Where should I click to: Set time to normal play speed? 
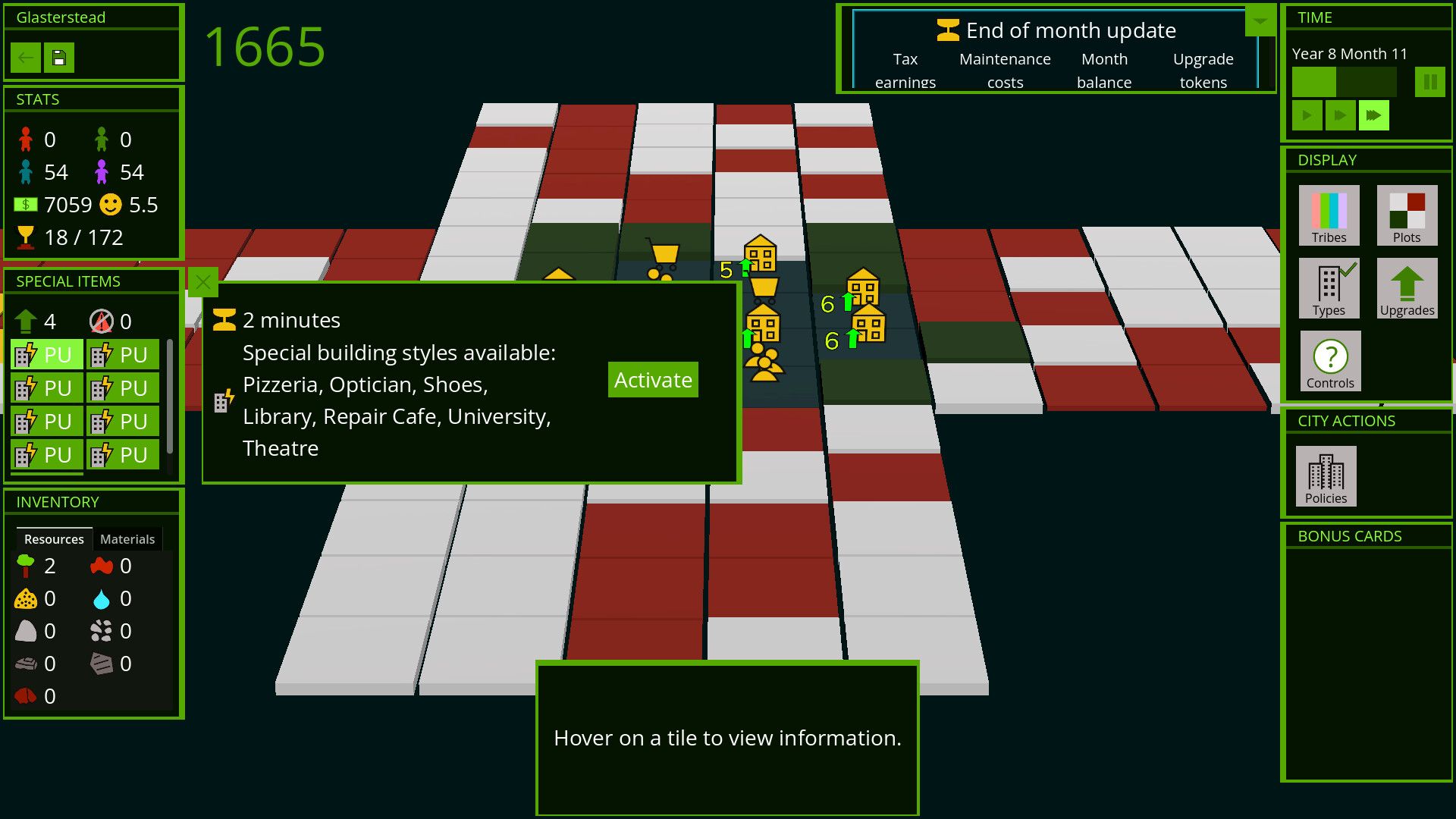pos(1307,116)
